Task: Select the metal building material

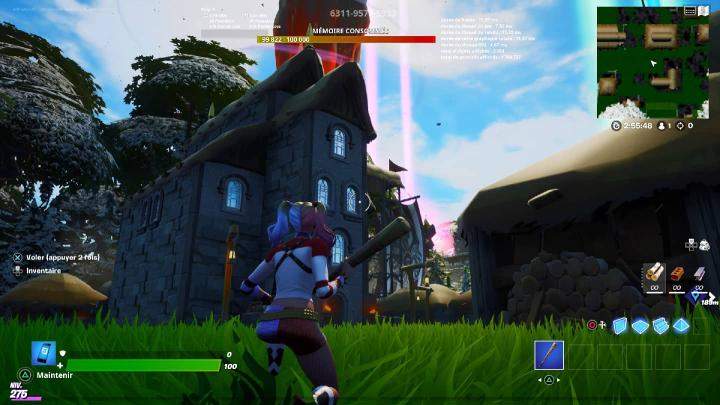Action: pyautogui.click(x=701, y=272)
